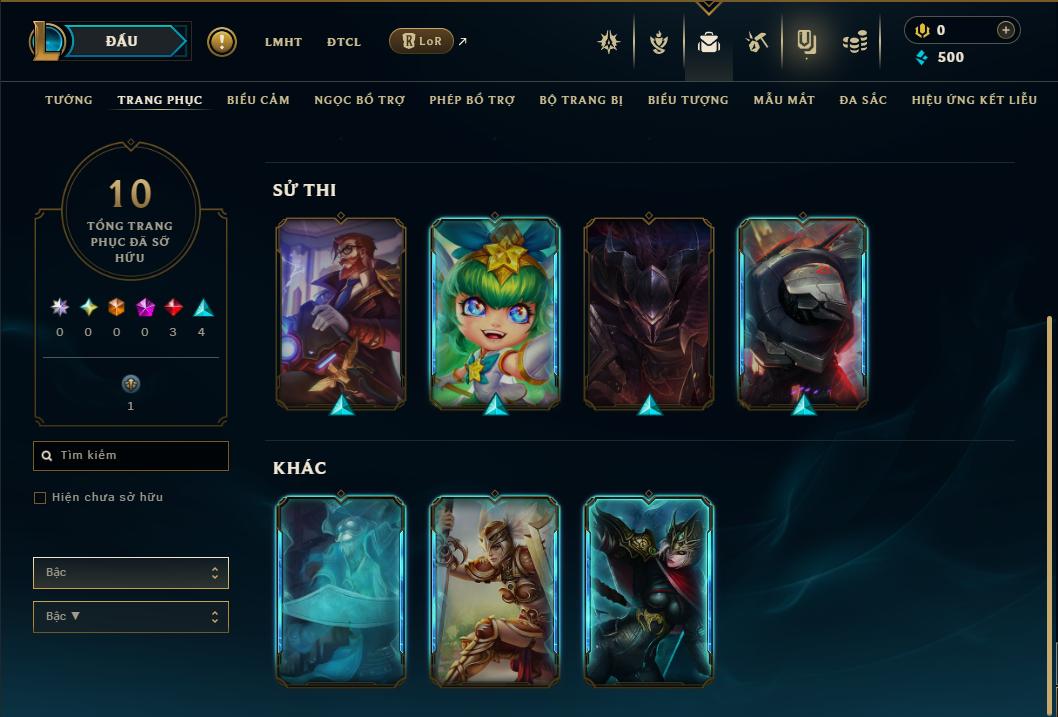Open the MẪU MẮT tab
The width and height of the screenshot is (1058, 717).
click(x=784, y=100)
